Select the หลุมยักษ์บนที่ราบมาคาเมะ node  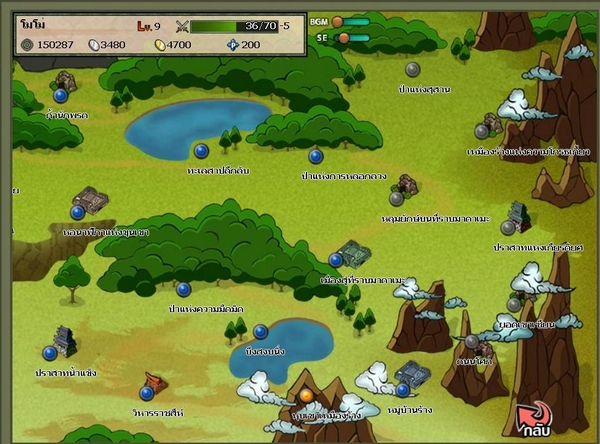(396, 198)
